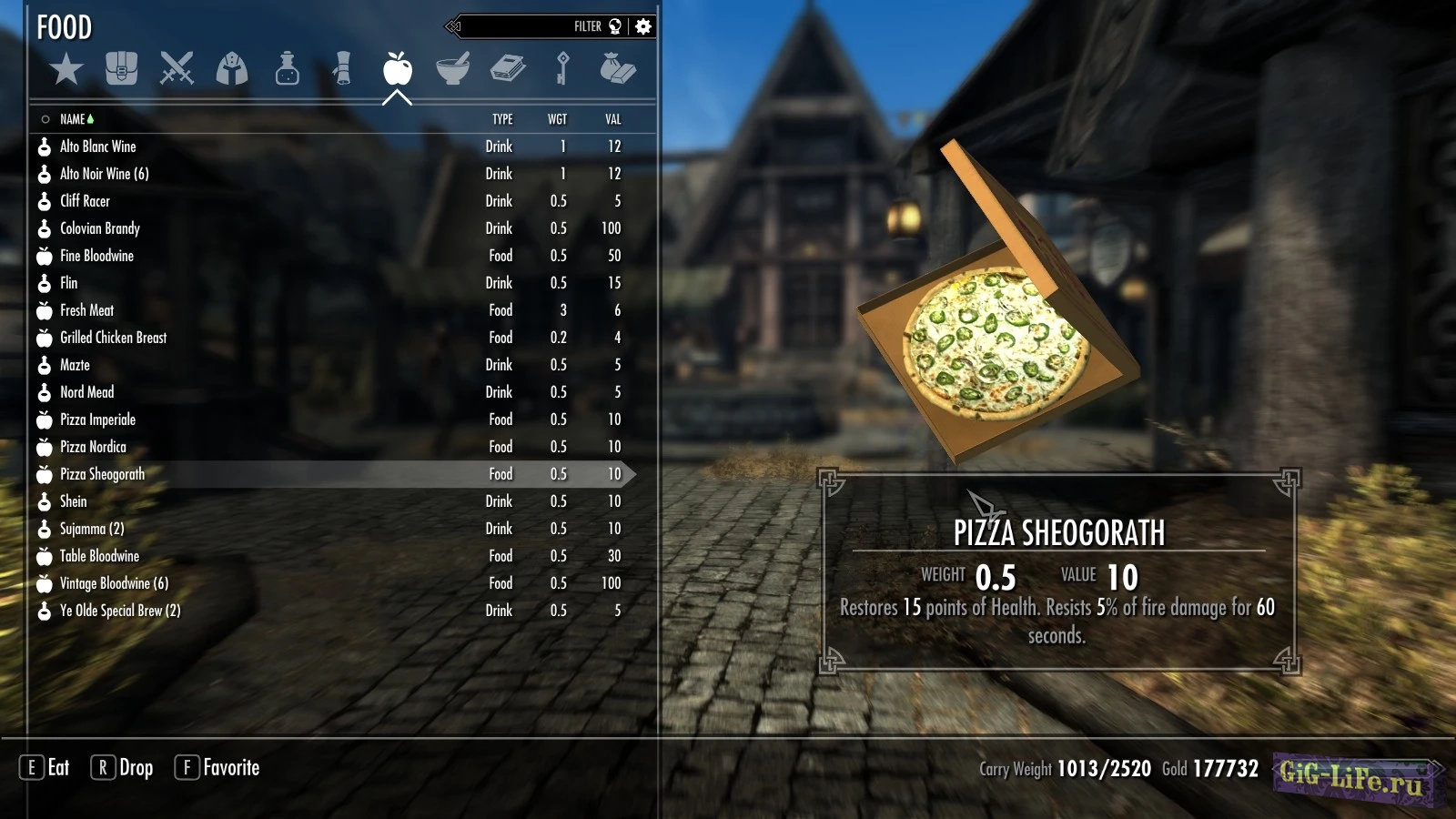Image resolution: width=1456 pixels, height=819 pixels.
Task: Choose Colovian Brandy from the food list
Action: pos(100,228)
